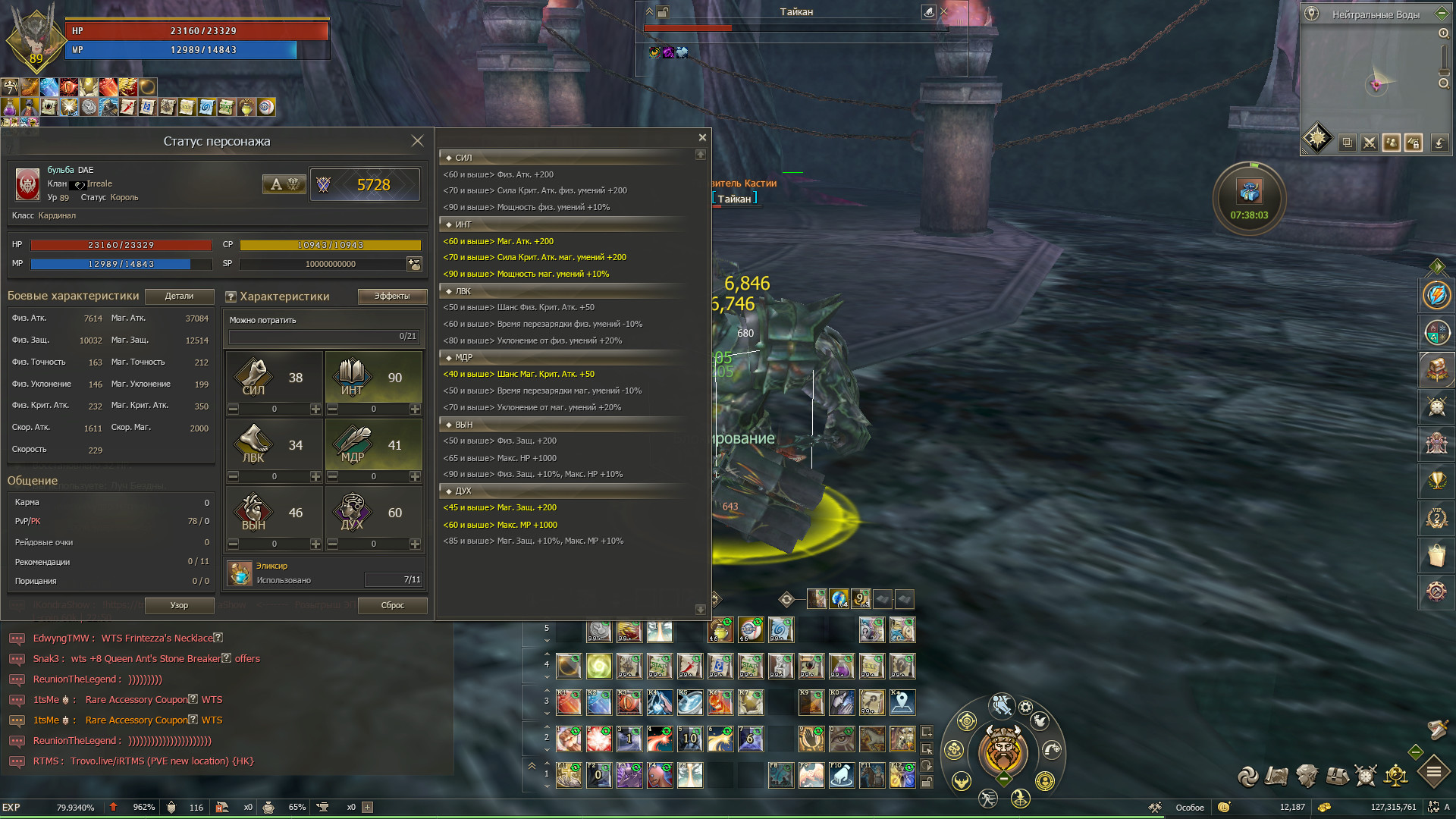Open the shop bag icon
This screenshot has height=819, width=1456.
click(x=1436, y=555)
